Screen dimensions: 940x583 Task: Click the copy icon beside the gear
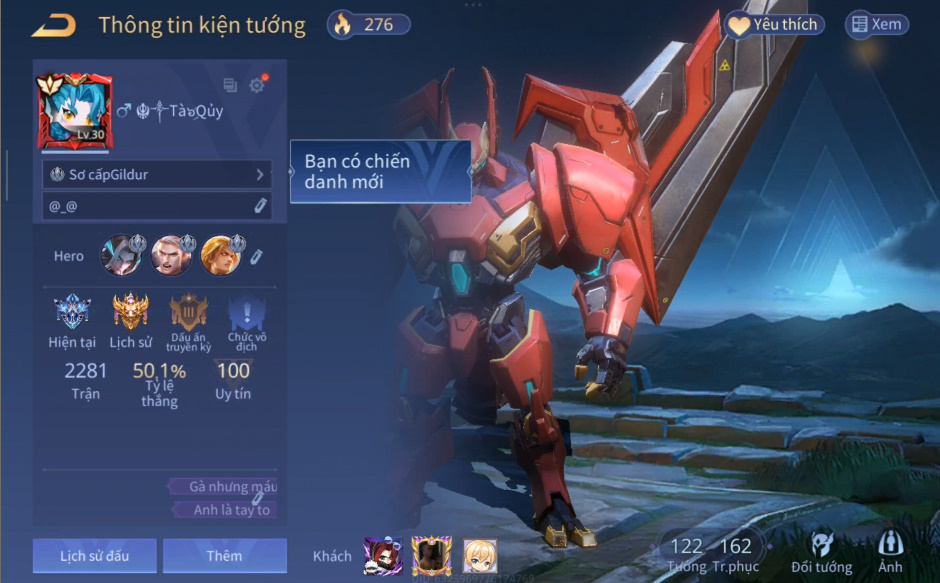pyautogui.click(x=231, y=85)
